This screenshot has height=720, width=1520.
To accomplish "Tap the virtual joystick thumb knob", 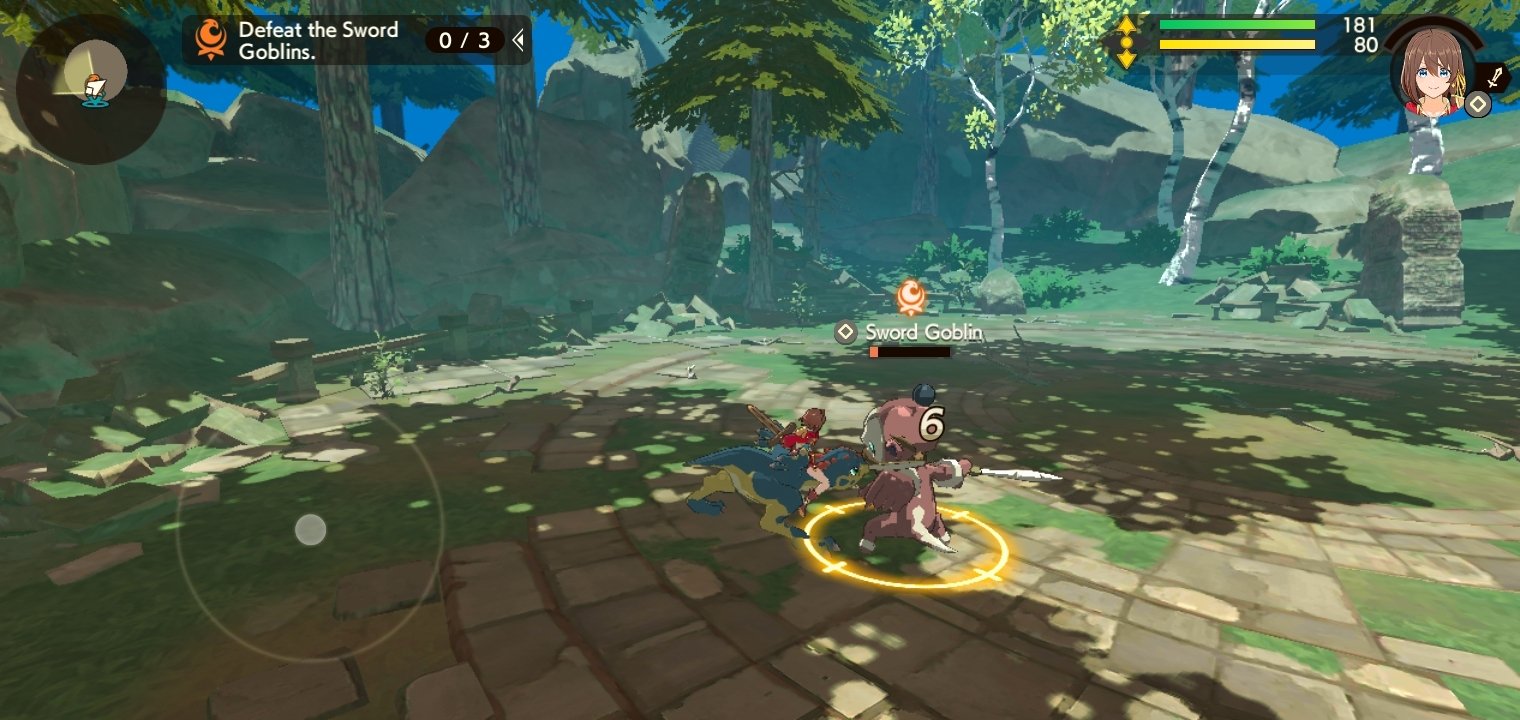I will 310,529.
